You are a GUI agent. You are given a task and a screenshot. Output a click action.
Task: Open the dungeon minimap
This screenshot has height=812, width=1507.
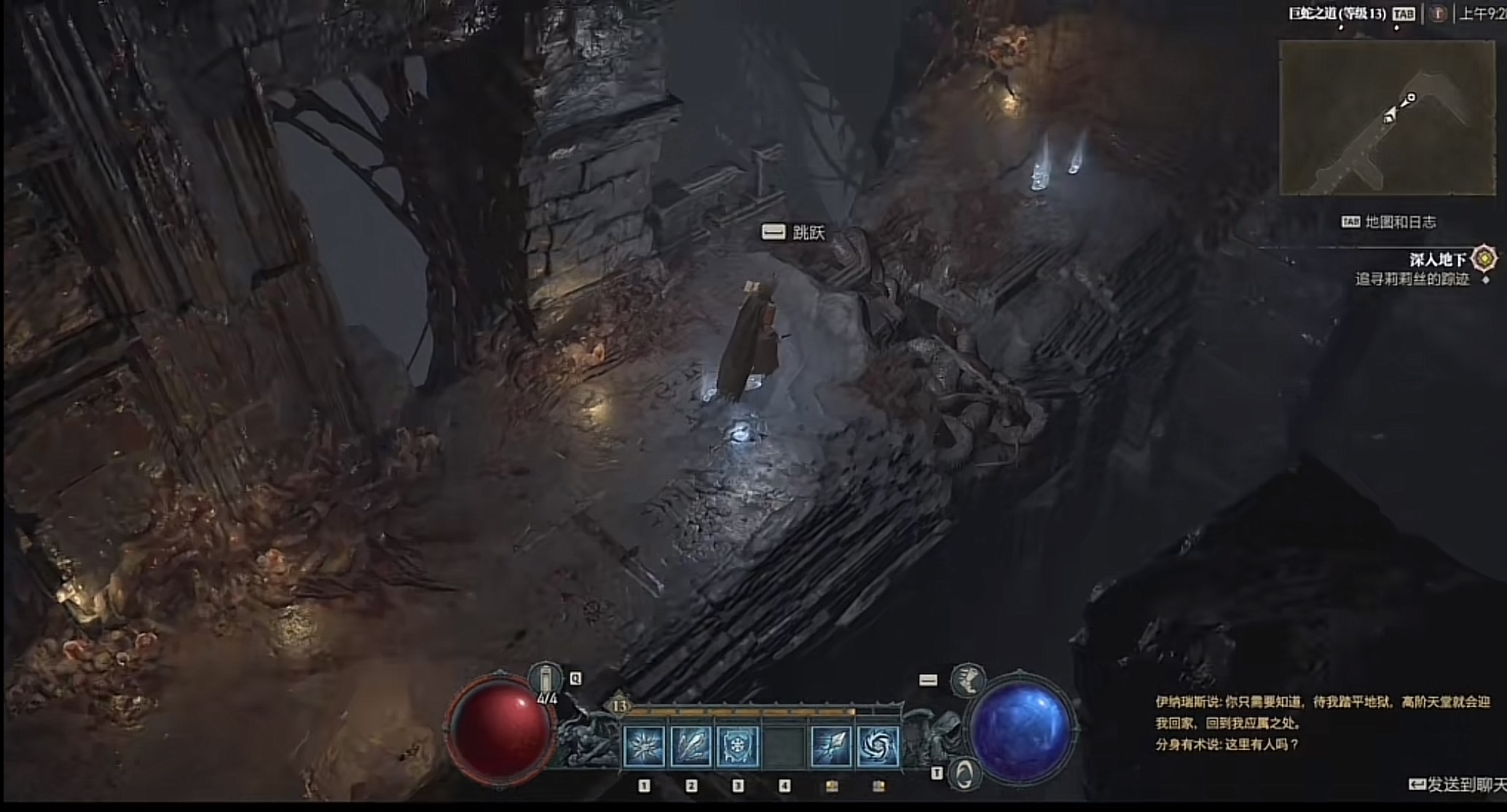(1386, 118)
